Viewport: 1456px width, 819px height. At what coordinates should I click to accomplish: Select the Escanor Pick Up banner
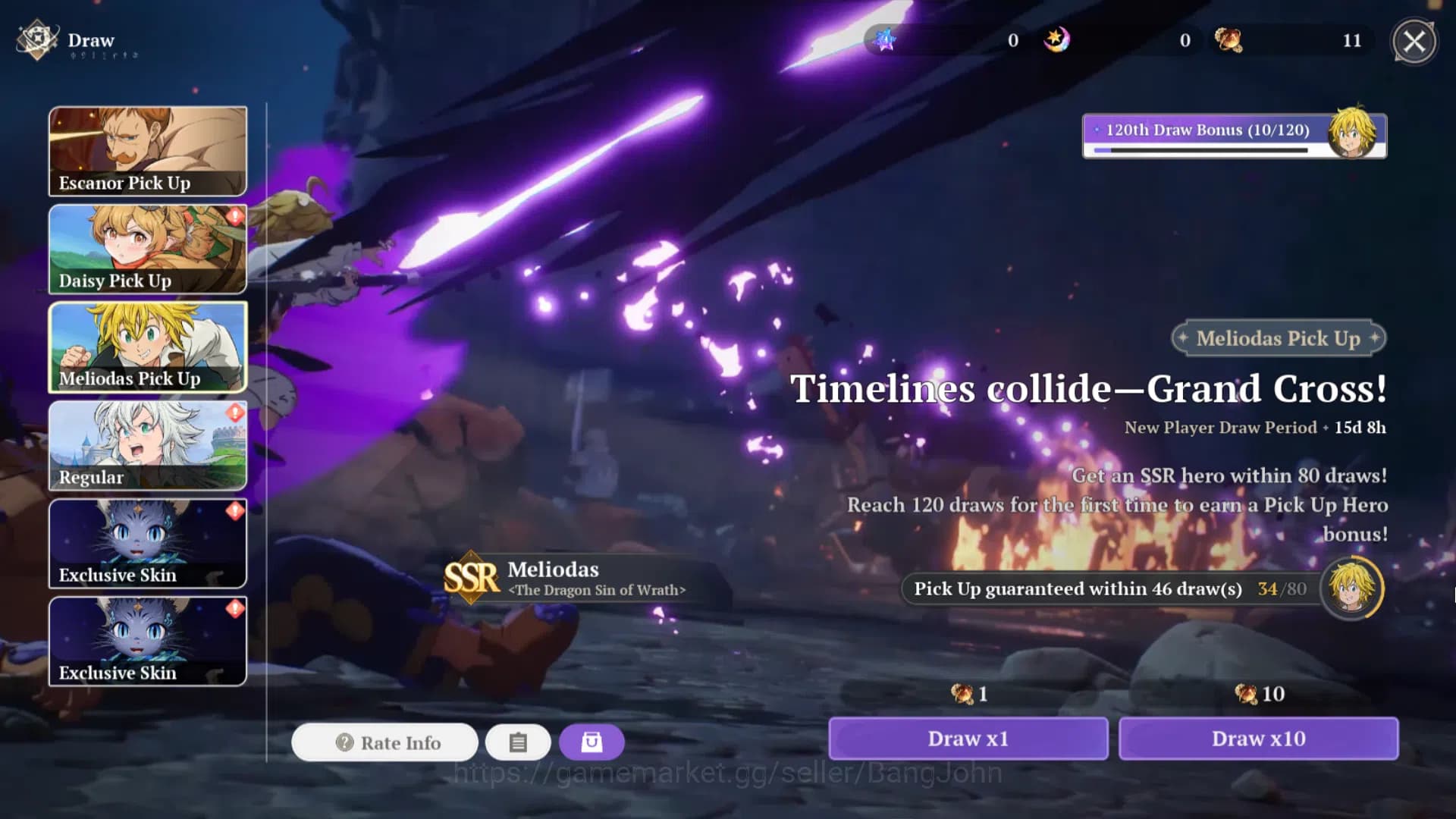148,151
